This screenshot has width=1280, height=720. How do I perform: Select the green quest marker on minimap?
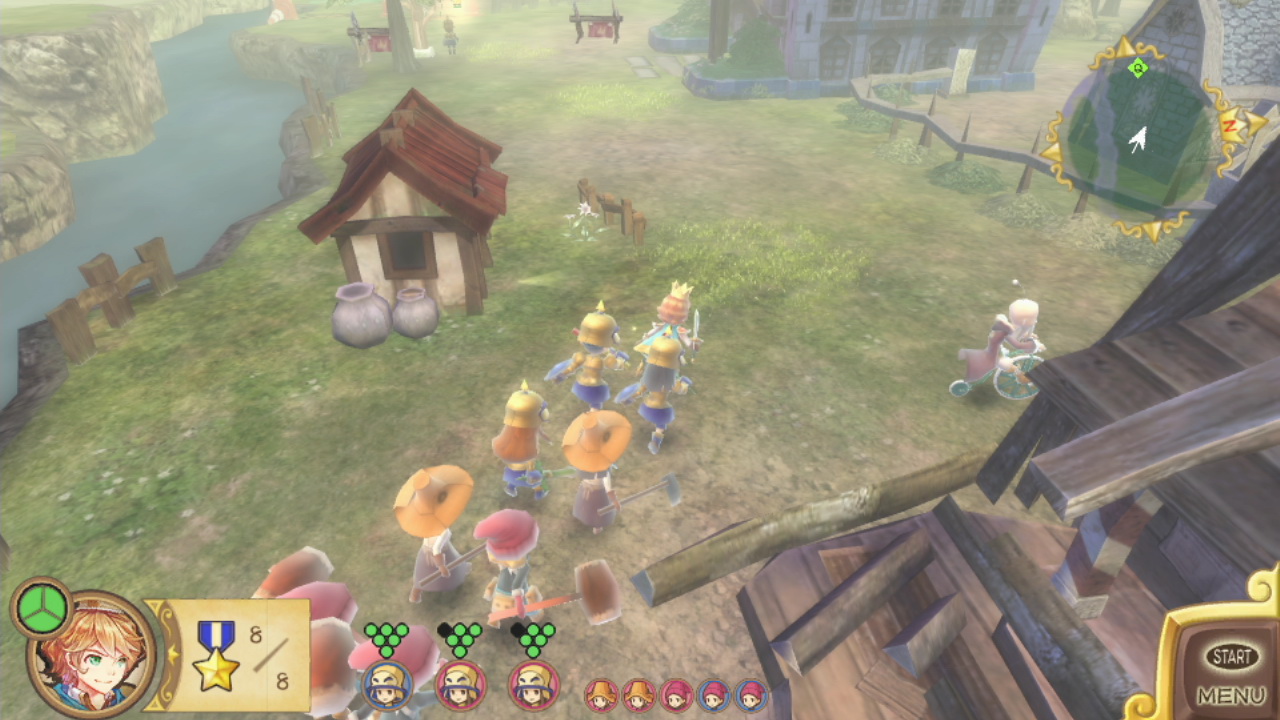pyautogui.click(x=1137, y=68)
